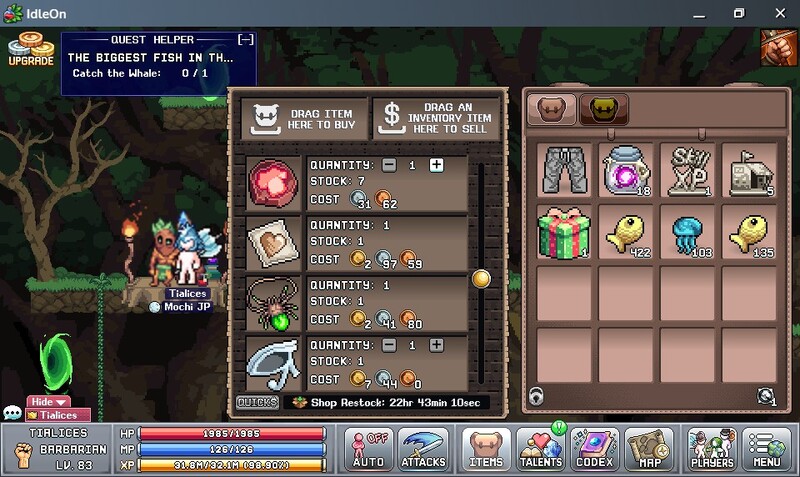
Task: Open the Map
Action: pyautogui.click(x=650, y=449)
